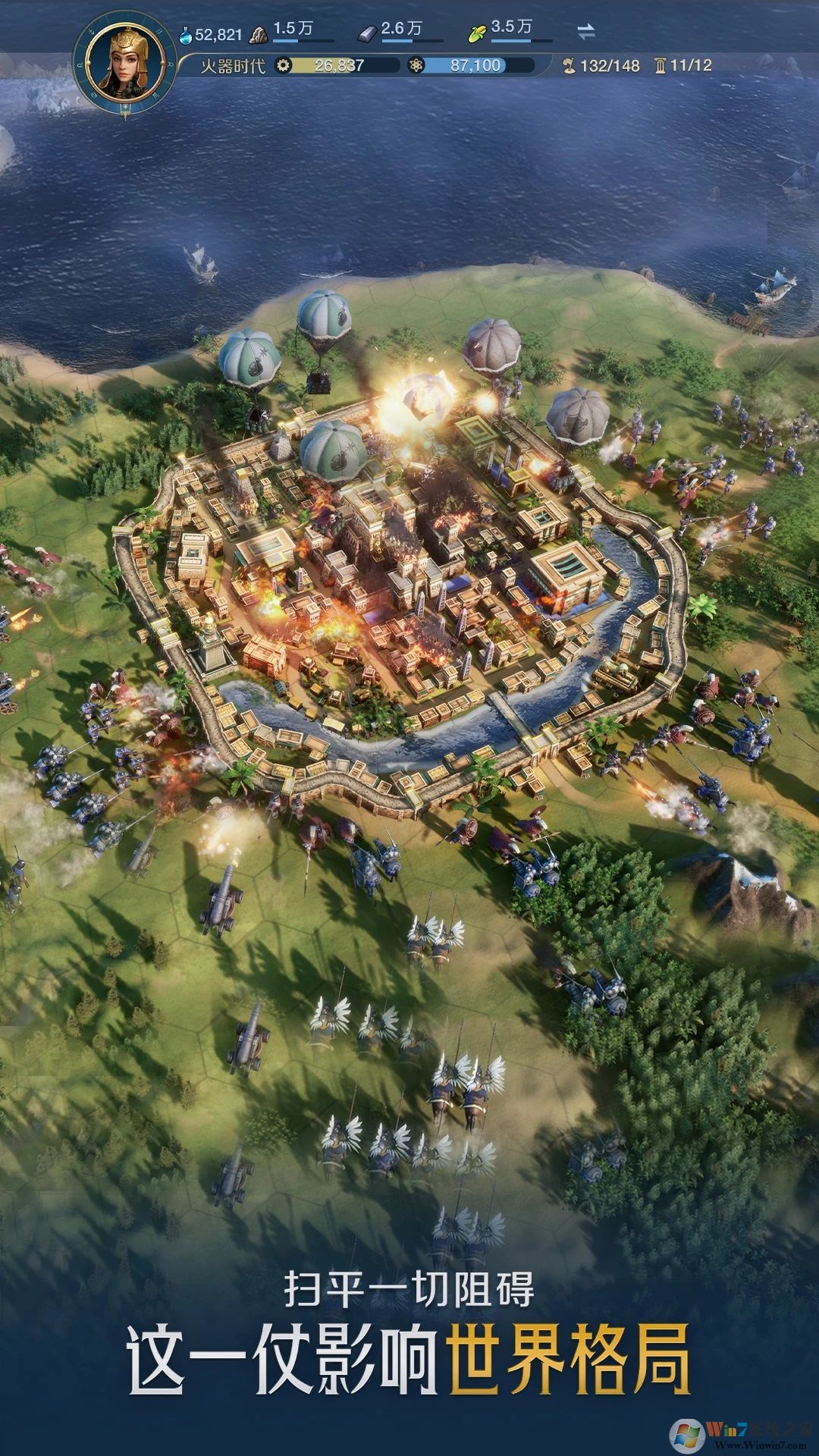Tap the metal ingot resource icon
The image size is (819, 1456).
tap(367, 33)
